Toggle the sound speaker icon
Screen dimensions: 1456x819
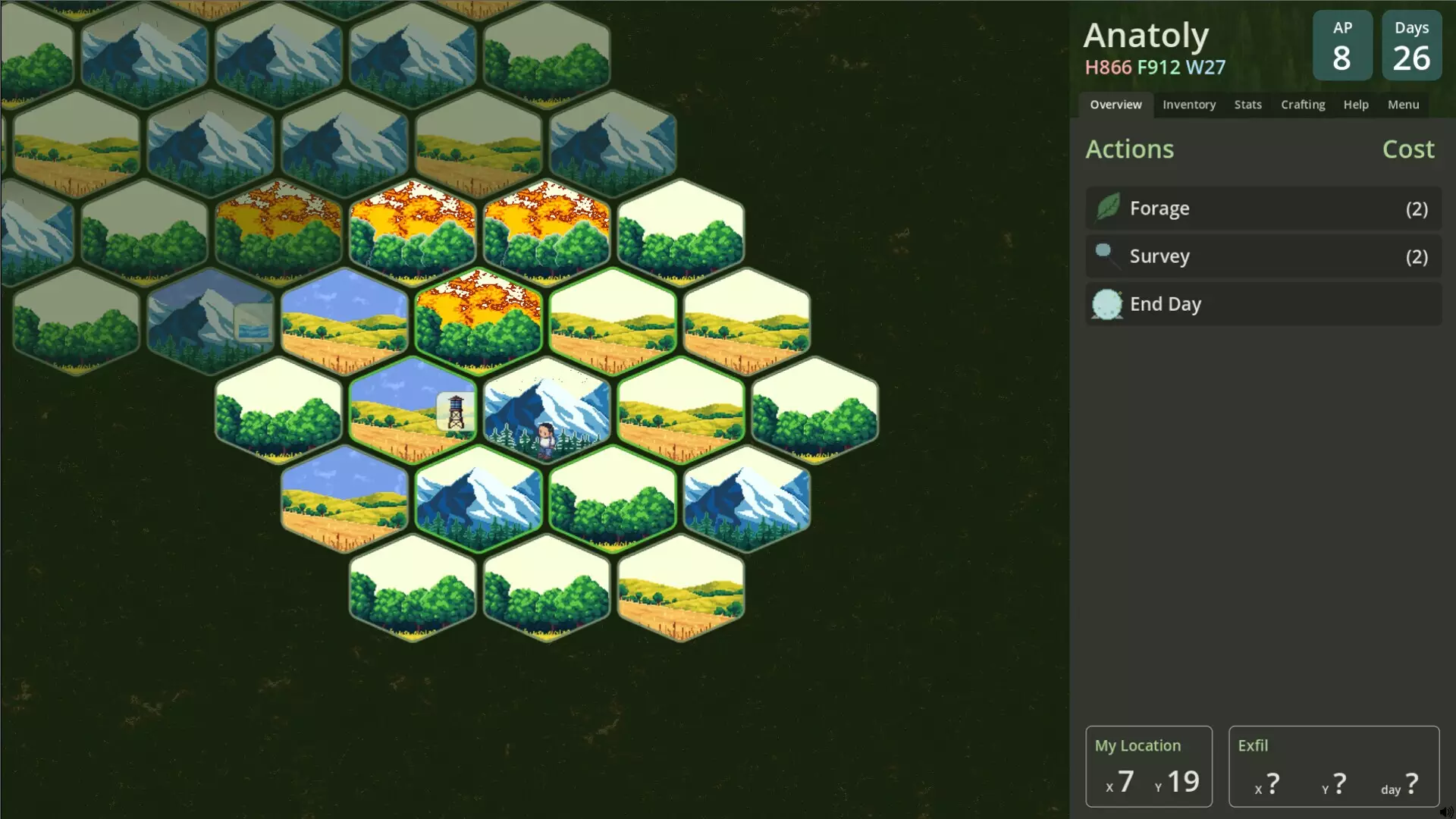point(1446,812)
